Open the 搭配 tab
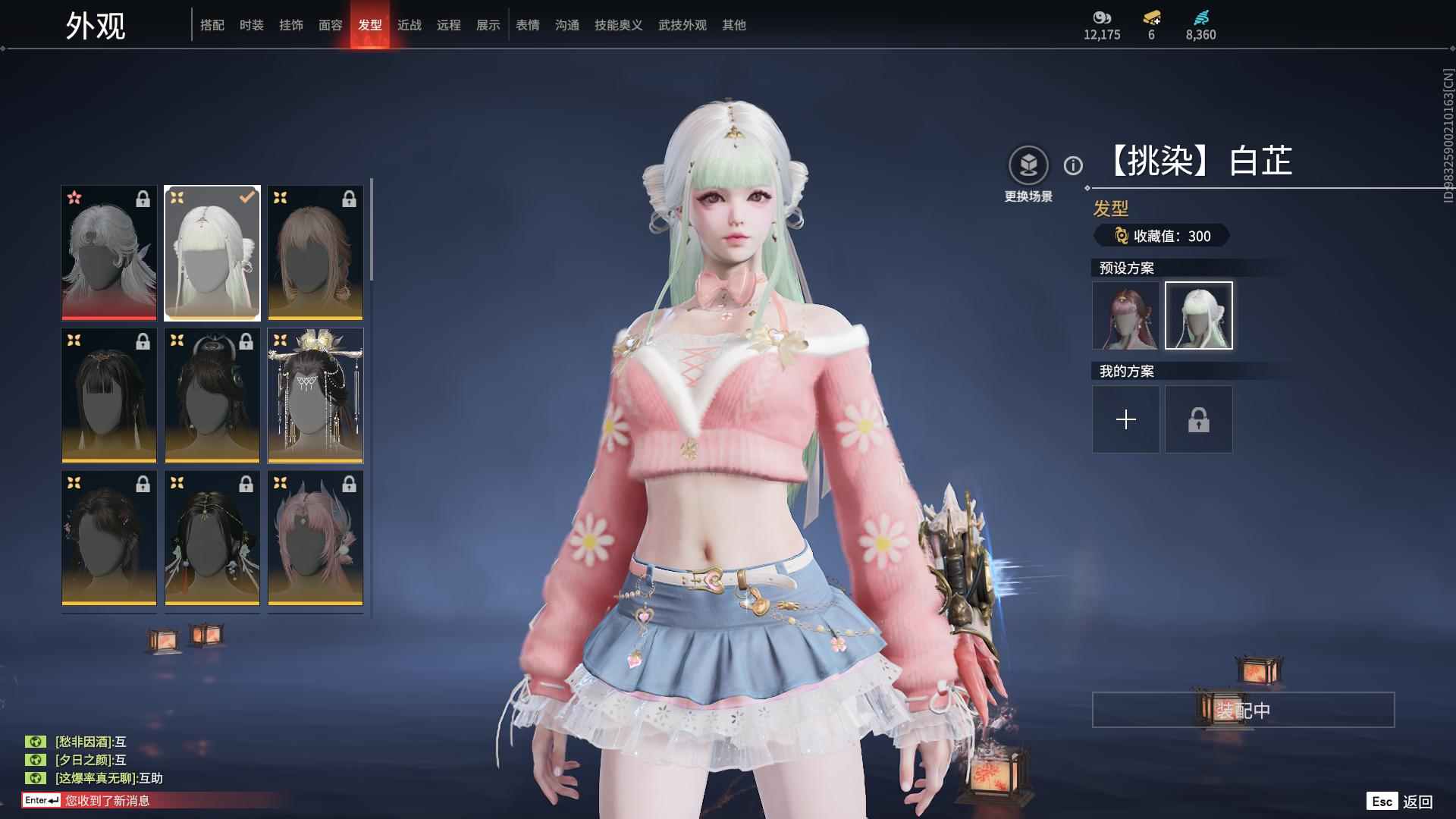Screen dimensions: 1456x819 click(212, 25)
